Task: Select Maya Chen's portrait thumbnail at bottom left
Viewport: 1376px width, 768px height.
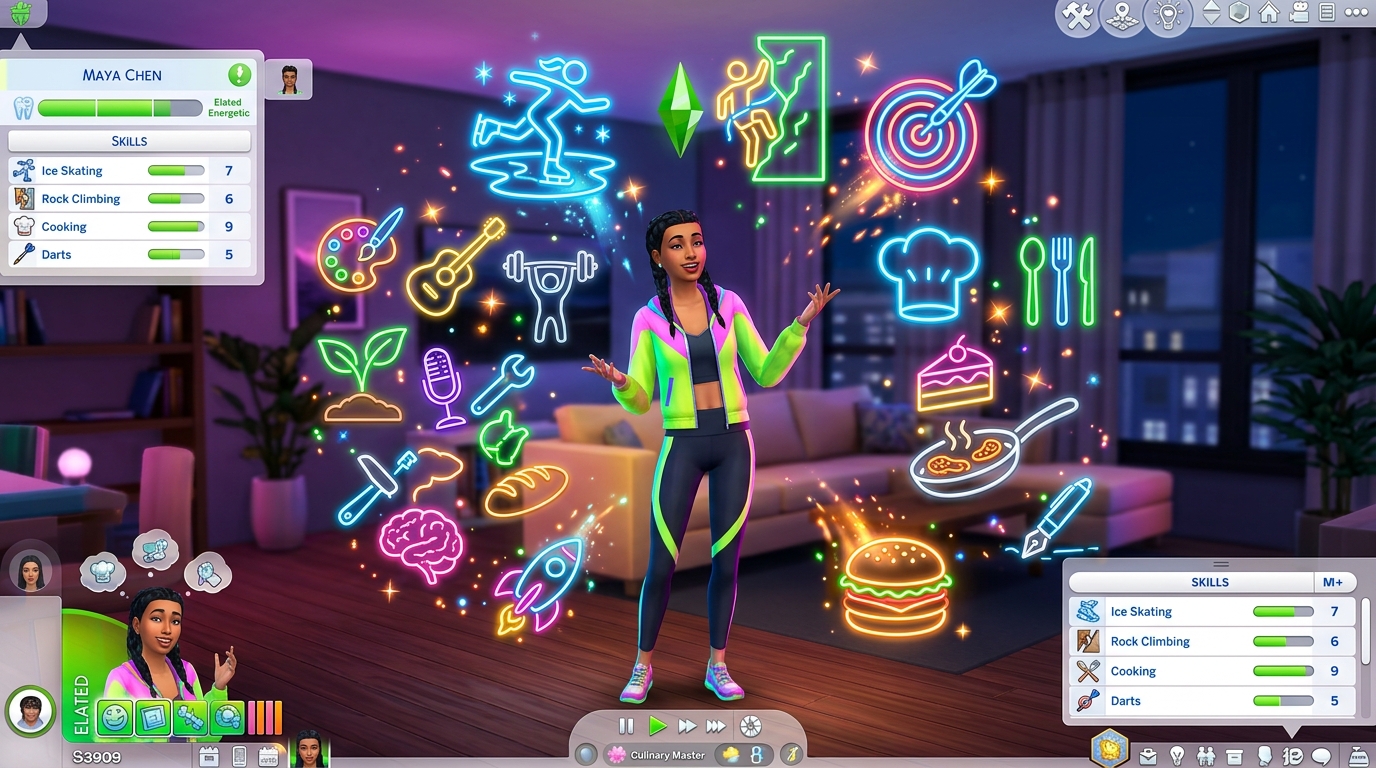Action: [x=28, y=712]
